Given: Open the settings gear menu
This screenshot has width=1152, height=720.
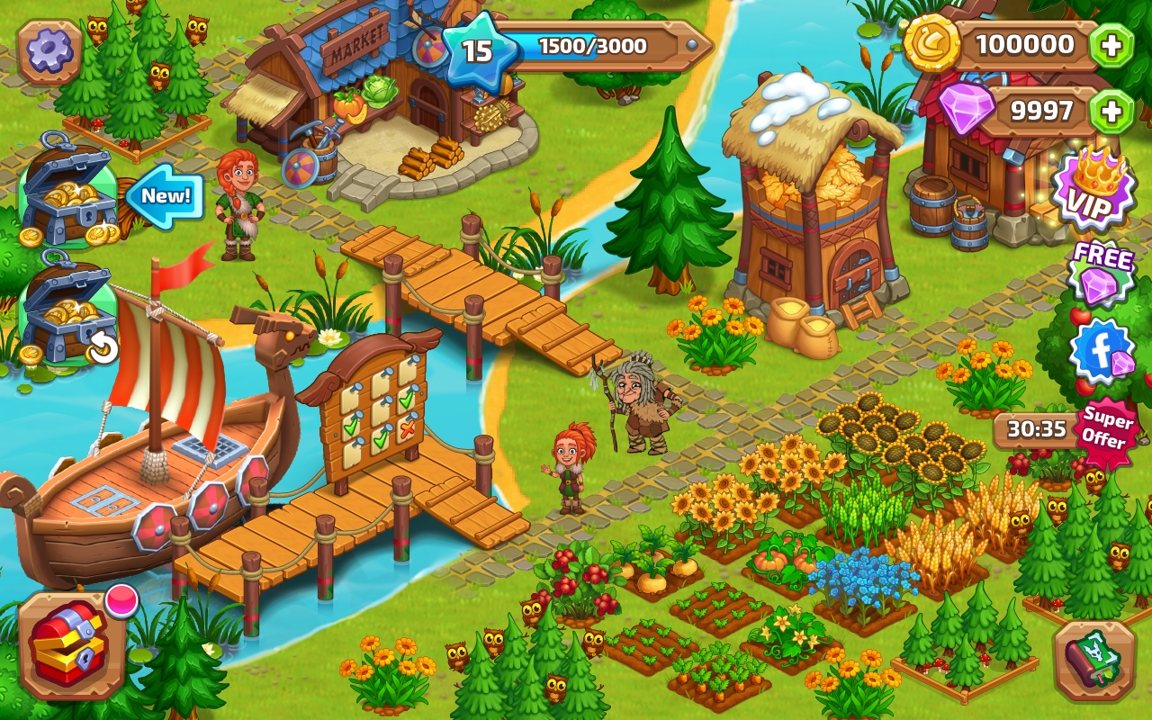Looking at the screenshot, I should tap(49, 51).
